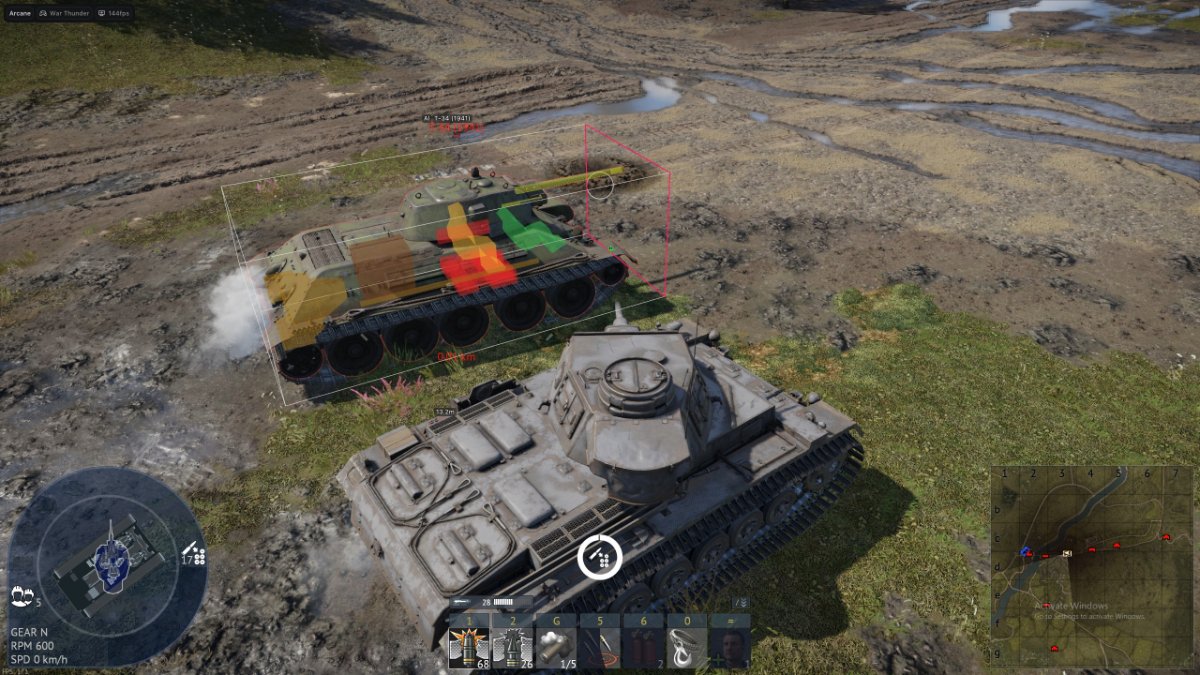This screenshot has width=1200, height=675.
Task: Collapse the action bar with the chevron toggle
Action: 741,603
